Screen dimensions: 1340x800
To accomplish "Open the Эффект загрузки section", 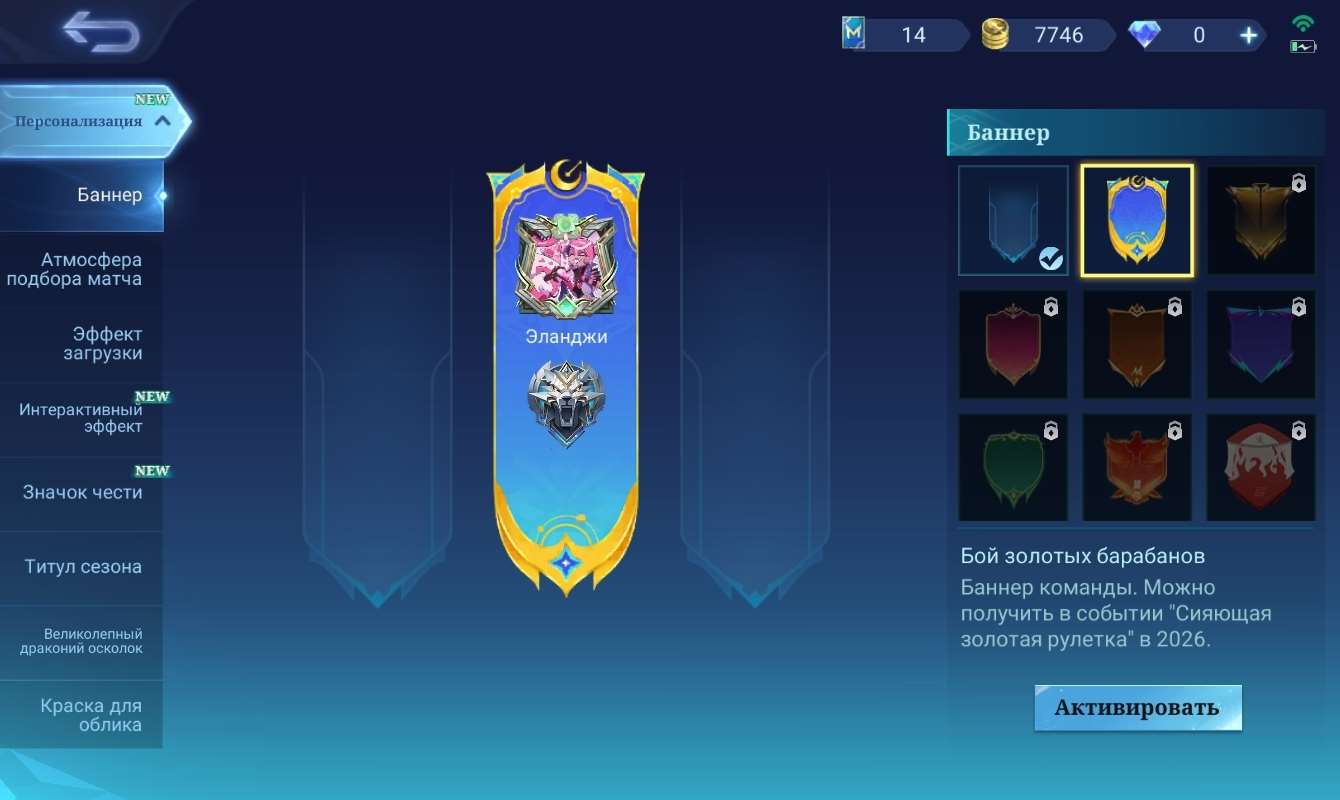I will click(x=80, y=342).
